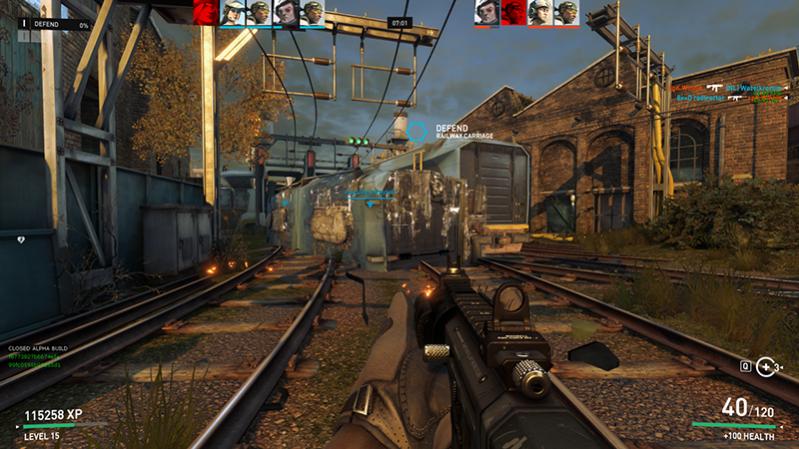The width and height of the screenshot is (799, 449).
Task: Select the Defend Railway Carriage waypoint marker
Action: click(416, 131)
